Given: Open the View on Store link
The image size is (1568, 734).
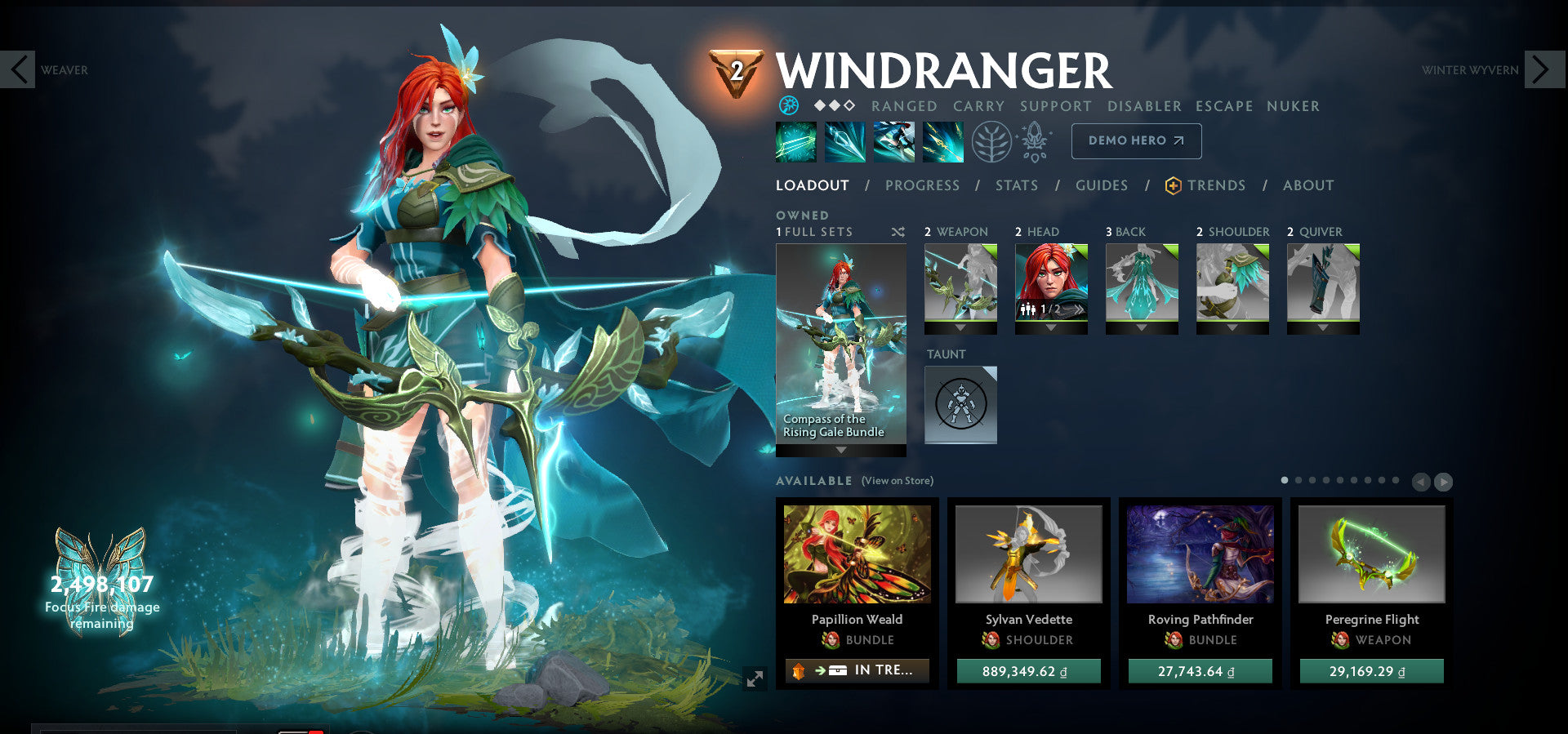Looking at the screenshot, I should [x=896, y=481].
